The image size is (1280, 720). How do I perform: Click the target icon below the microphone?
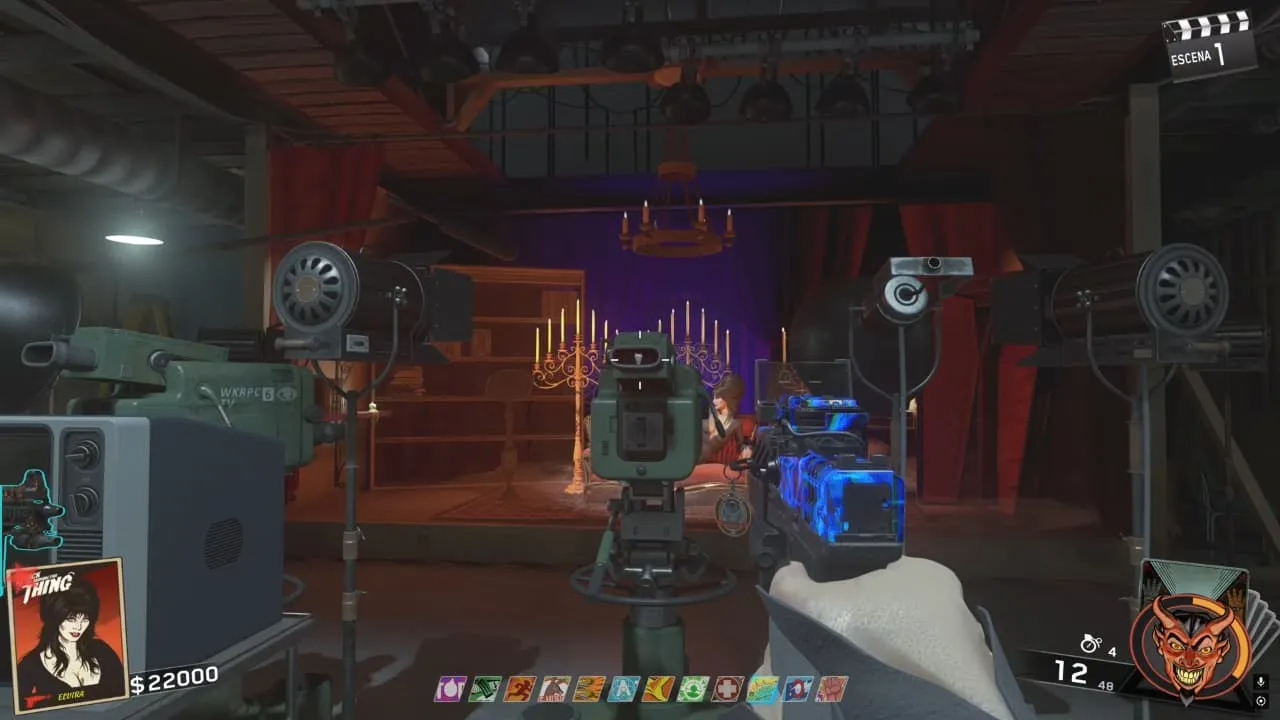[x=1261, y=700]
